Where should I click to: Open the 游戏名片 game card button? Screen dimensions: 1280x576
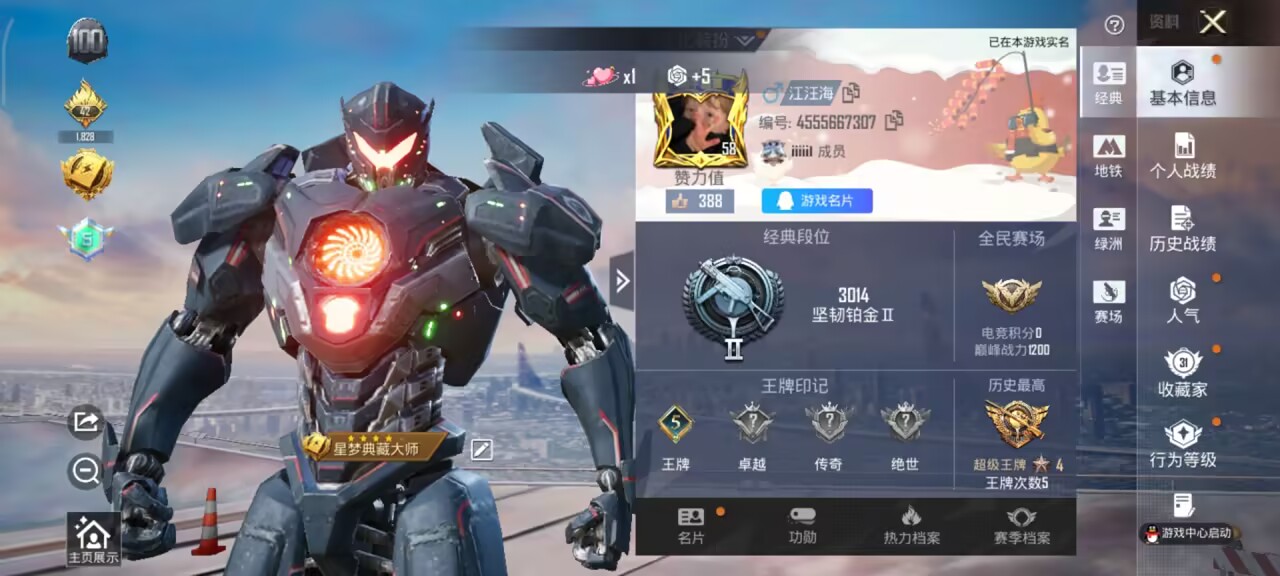pyautogui.click(x=817, y=201)
